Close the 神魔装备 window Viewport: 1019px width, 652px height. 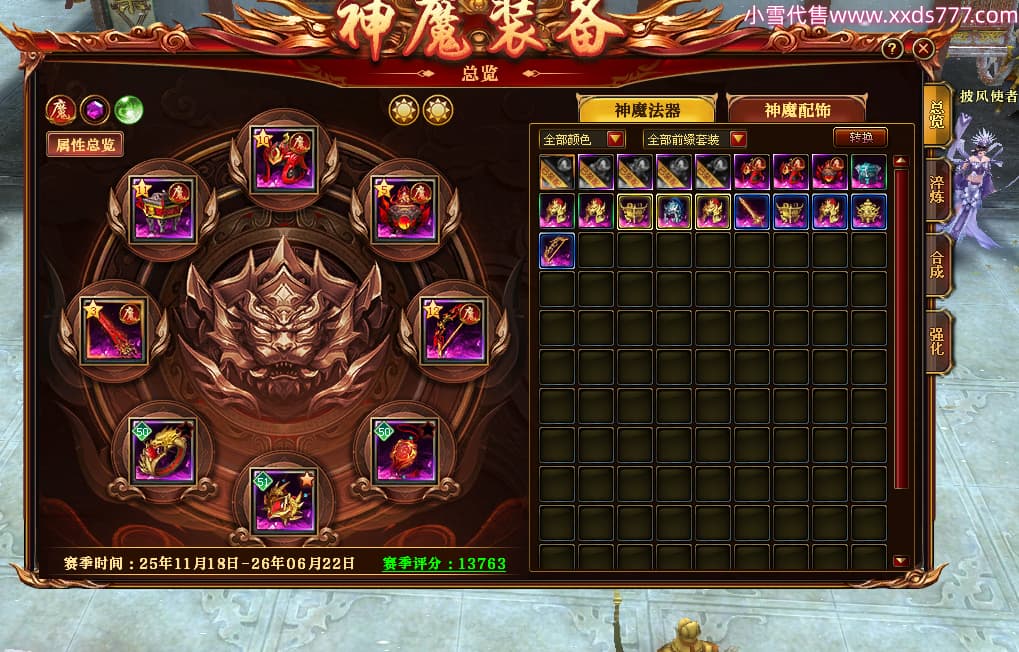click(923, 48)
